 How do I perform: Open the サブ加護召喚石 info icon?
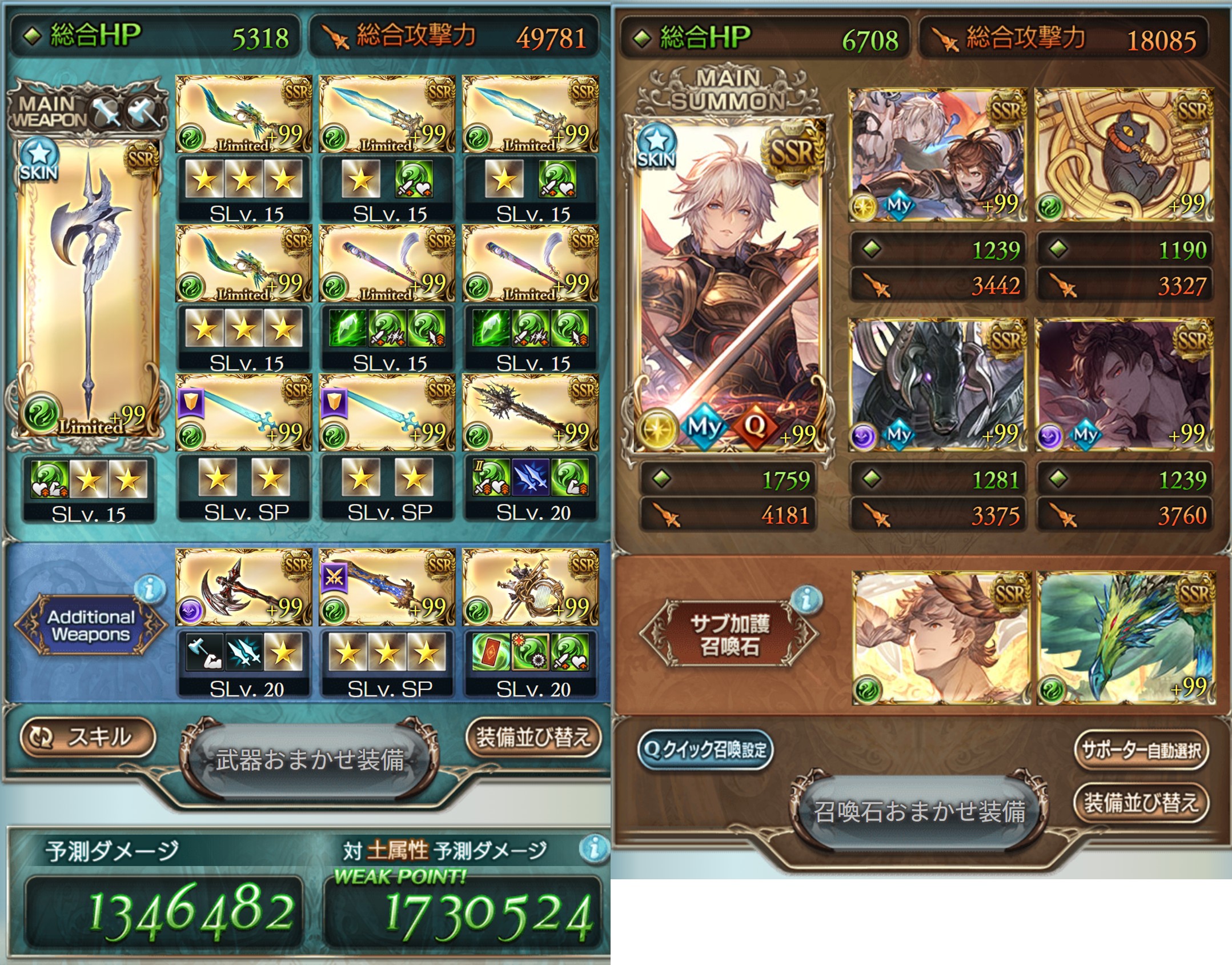coord(806,599)
